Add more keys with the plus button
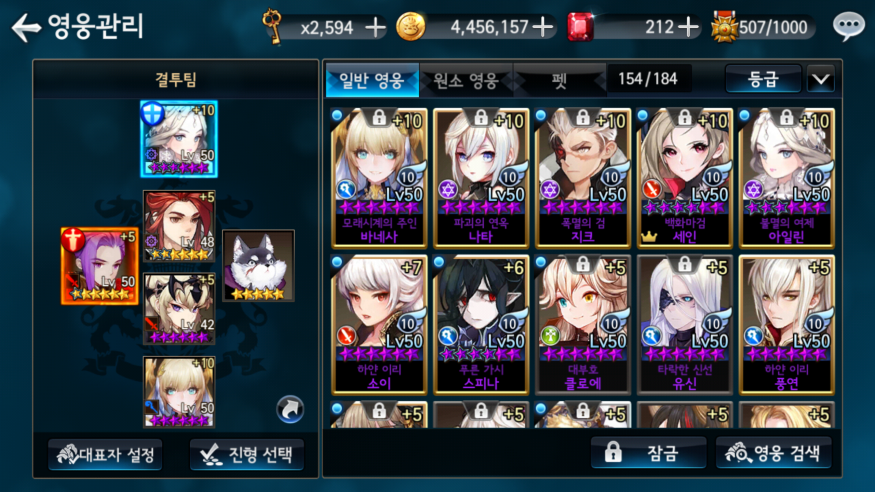The width and height of the screenshot is (875, 492). [x=375, y=28]
